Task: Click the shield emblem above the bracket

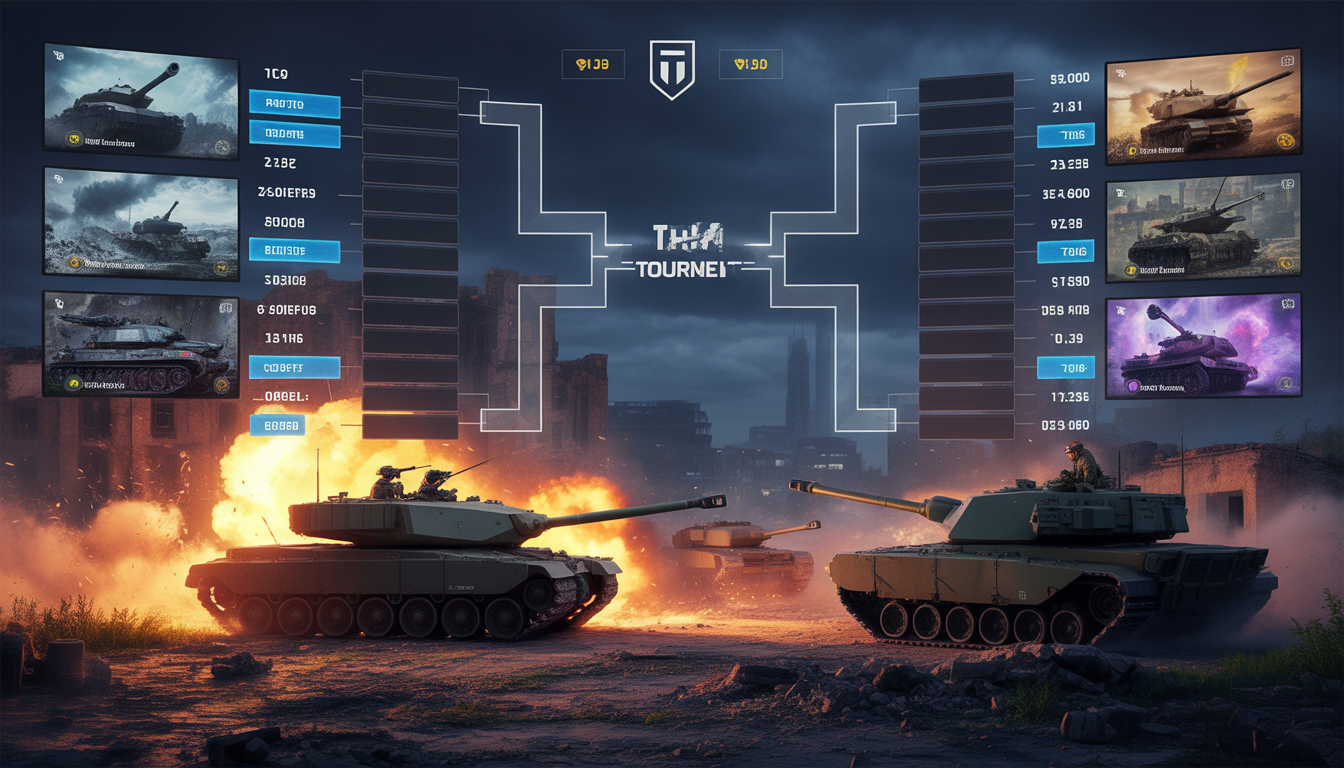Action: point(671,69)
